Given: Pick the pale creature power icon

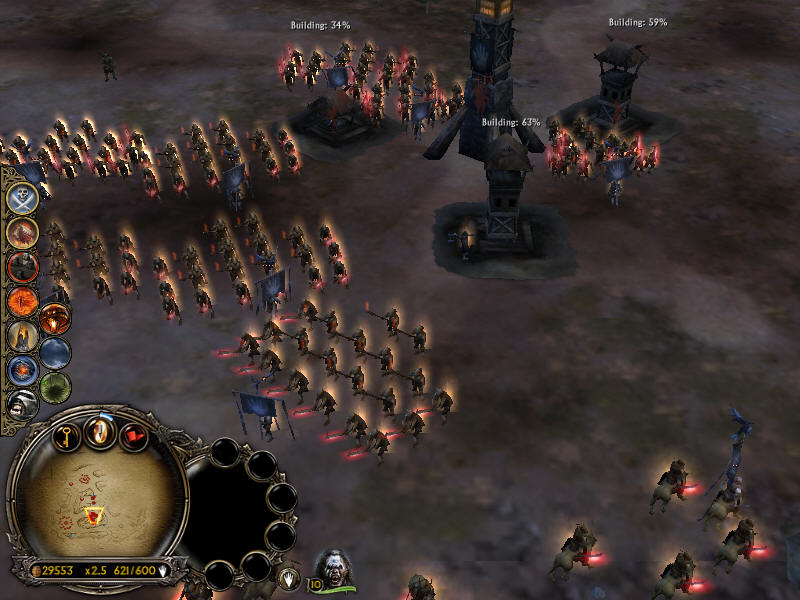Looking at the screenshot, I should (x=22, y=404).
